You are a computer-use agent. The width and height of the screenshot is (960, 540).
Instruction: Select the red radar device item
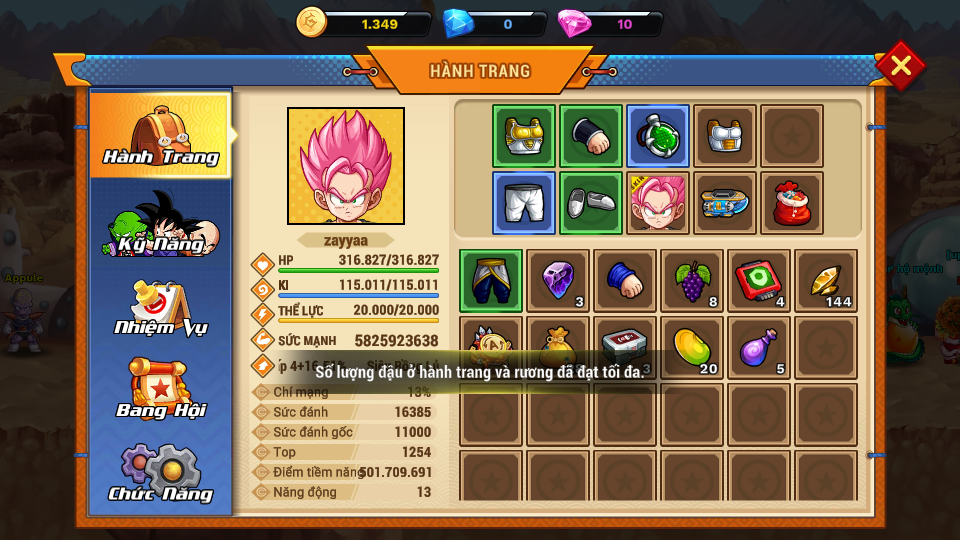point(759,281)
